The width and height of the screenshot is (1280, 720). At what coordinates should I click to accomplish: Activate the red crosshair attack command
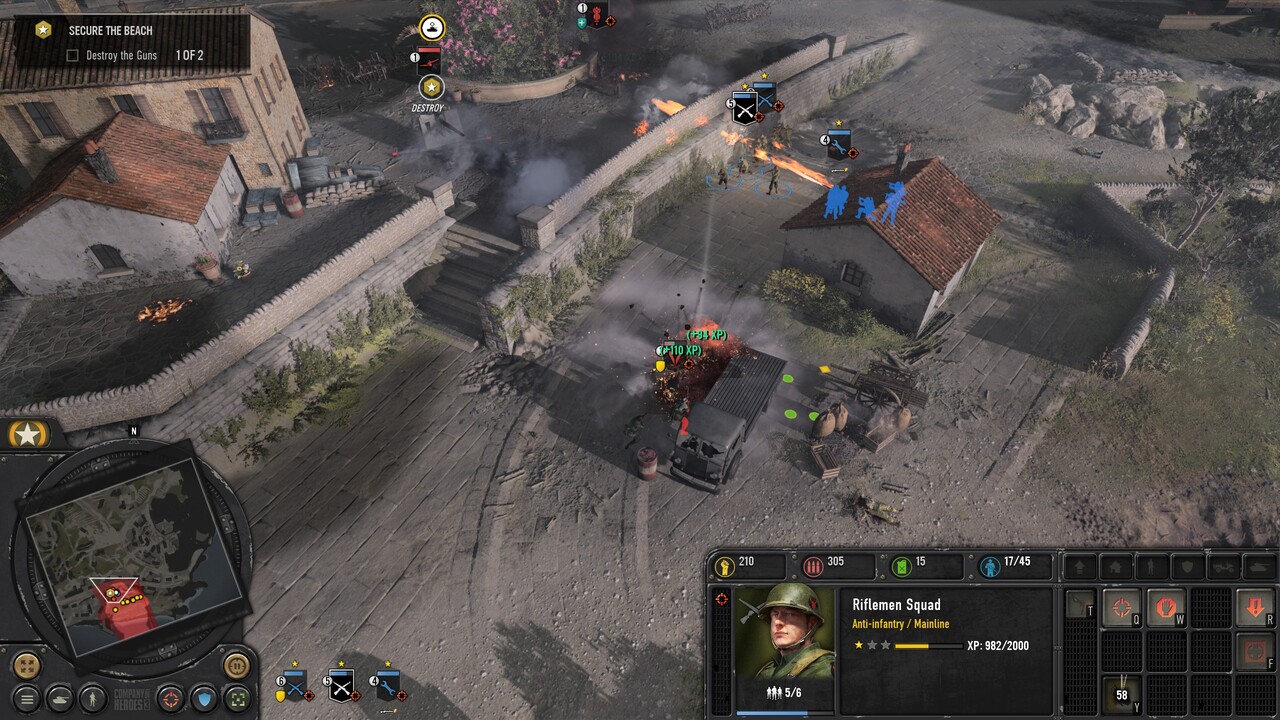(x=1121, y=607)
